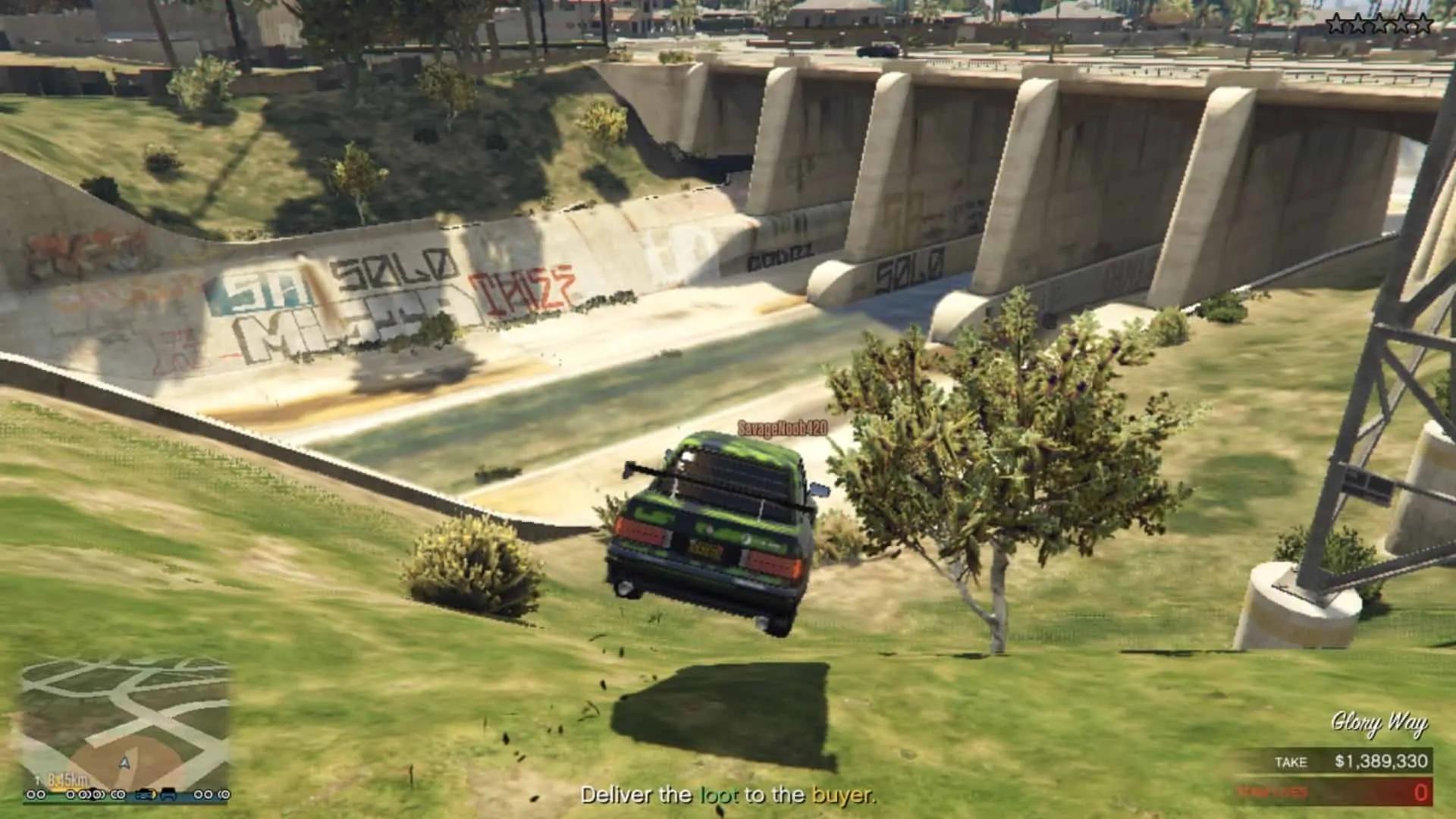This screenshot has width=1456, height=819.
Task: Click the player arrow on the minimap
Action: [126, 764]
